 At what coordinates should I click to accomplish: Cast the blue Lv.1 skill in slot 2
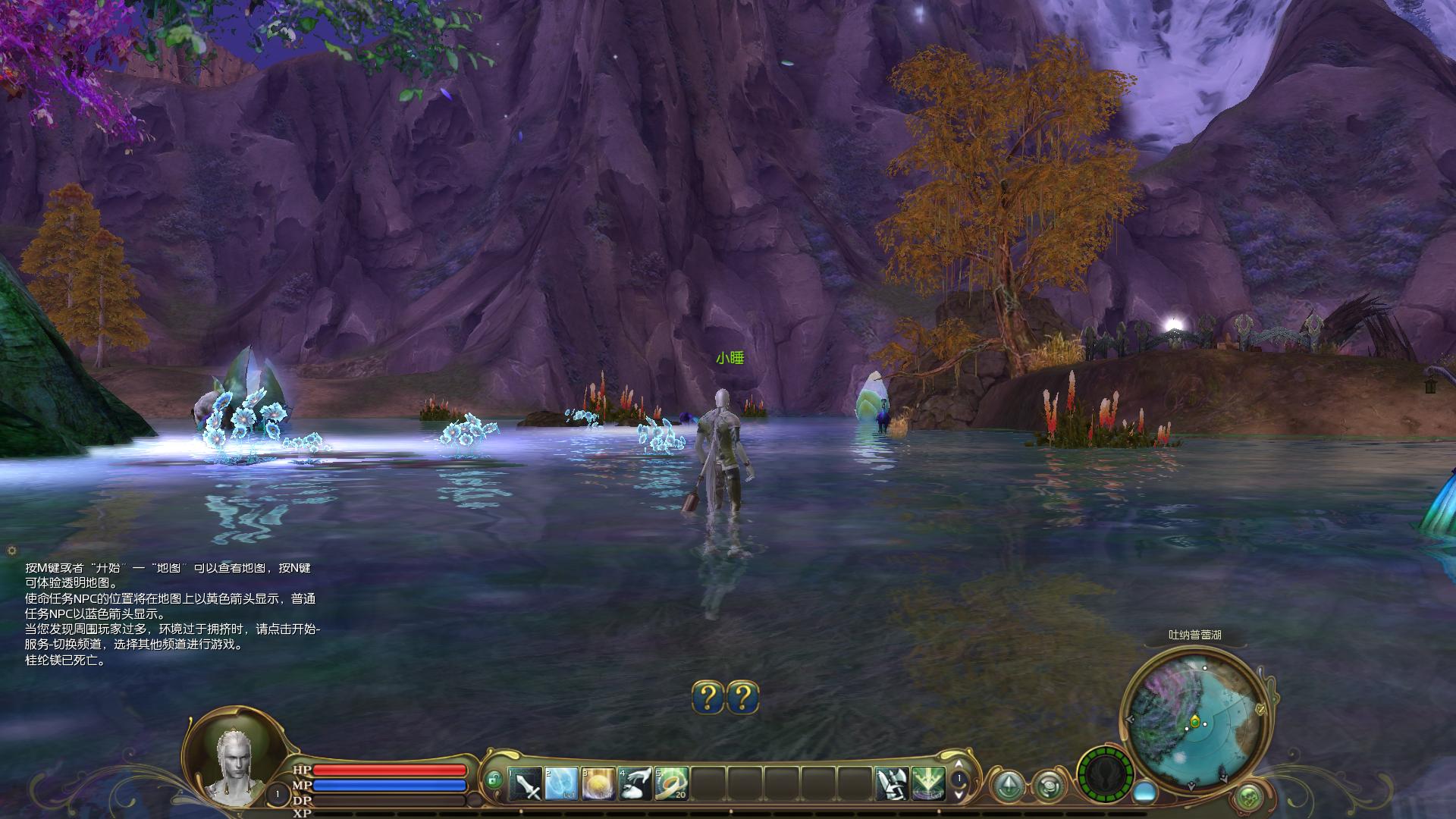(x=561, y=783)
